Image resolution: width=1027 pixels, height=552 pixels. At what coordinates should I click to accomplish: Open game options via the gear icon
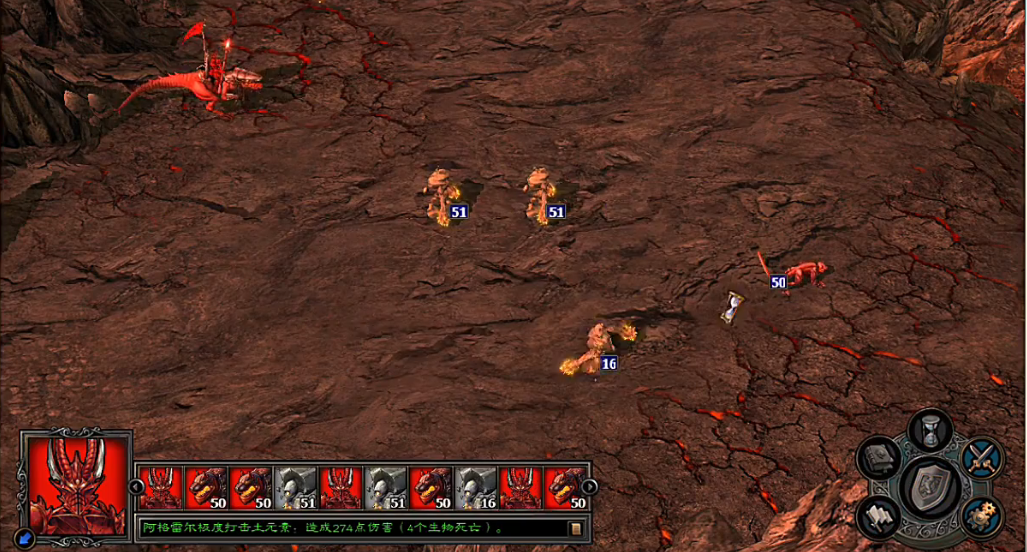(981, 516)
